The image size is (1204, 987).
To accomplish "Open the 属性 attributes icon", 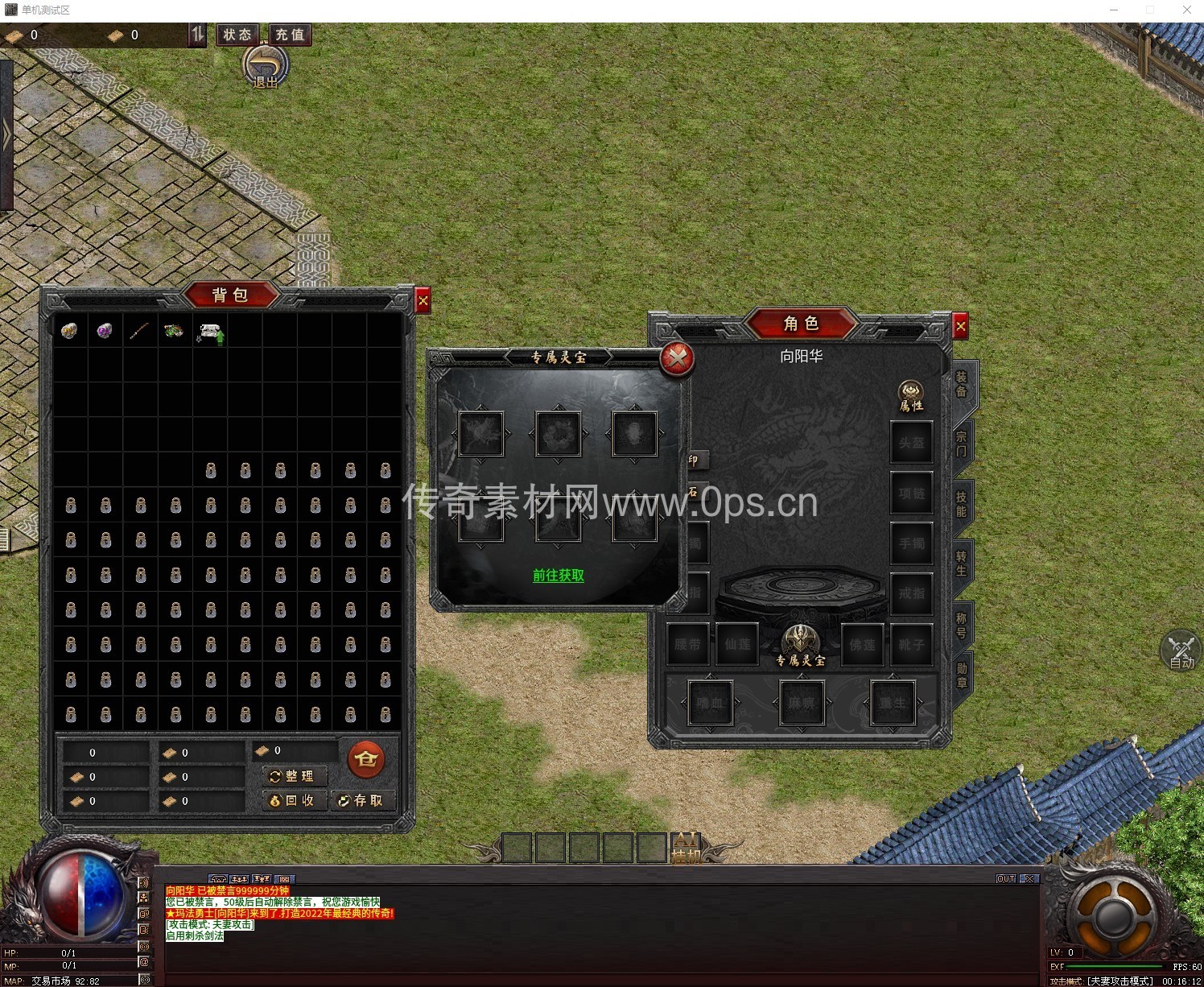I will coord(911,396).
